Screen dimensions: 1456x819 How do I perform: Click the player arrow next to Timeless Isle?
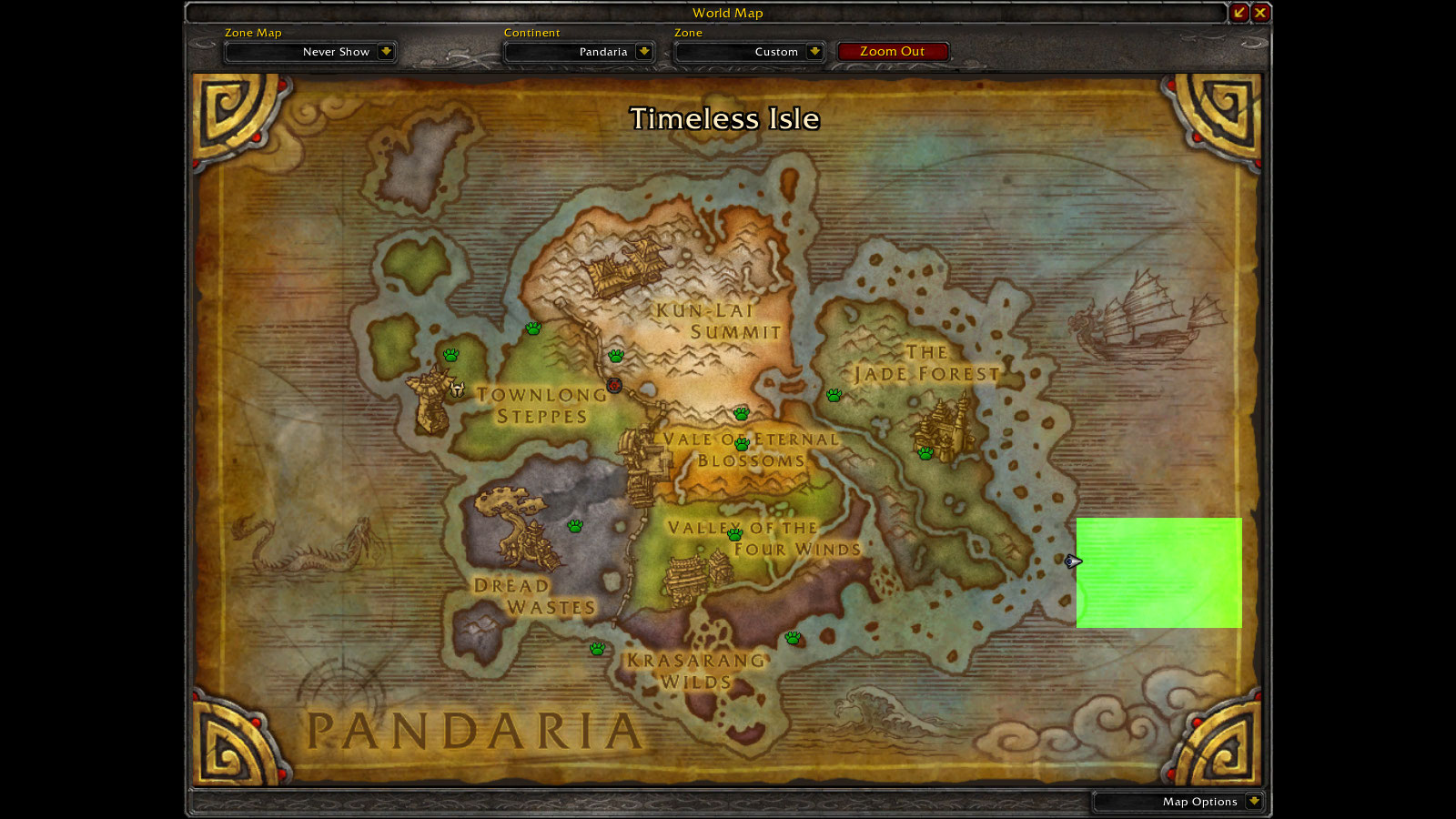pyautogui.click(x=1071, y=561)
